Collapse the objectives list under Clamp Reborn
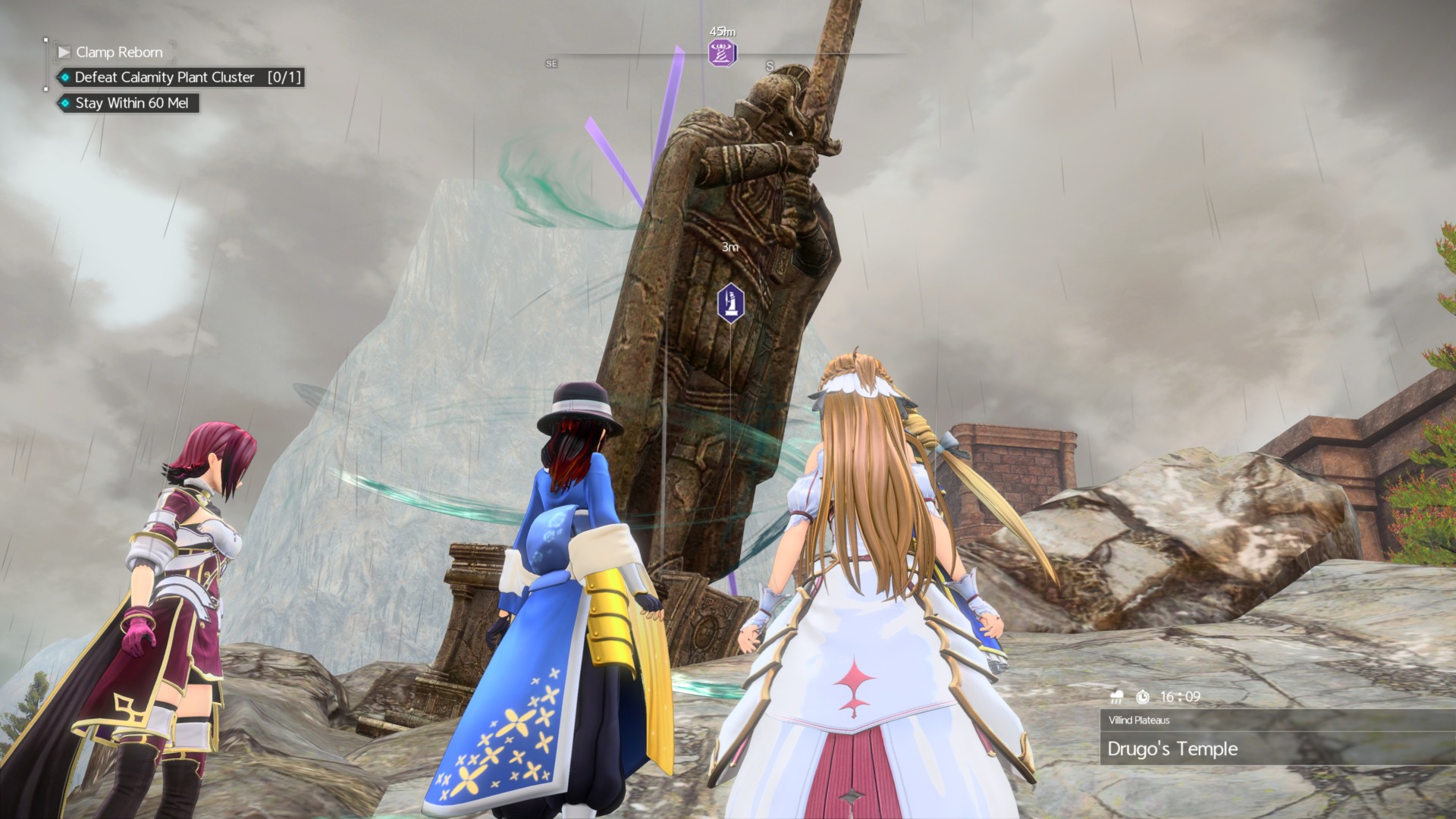This screenshot has width=1456, height=819. pos(64,52)
